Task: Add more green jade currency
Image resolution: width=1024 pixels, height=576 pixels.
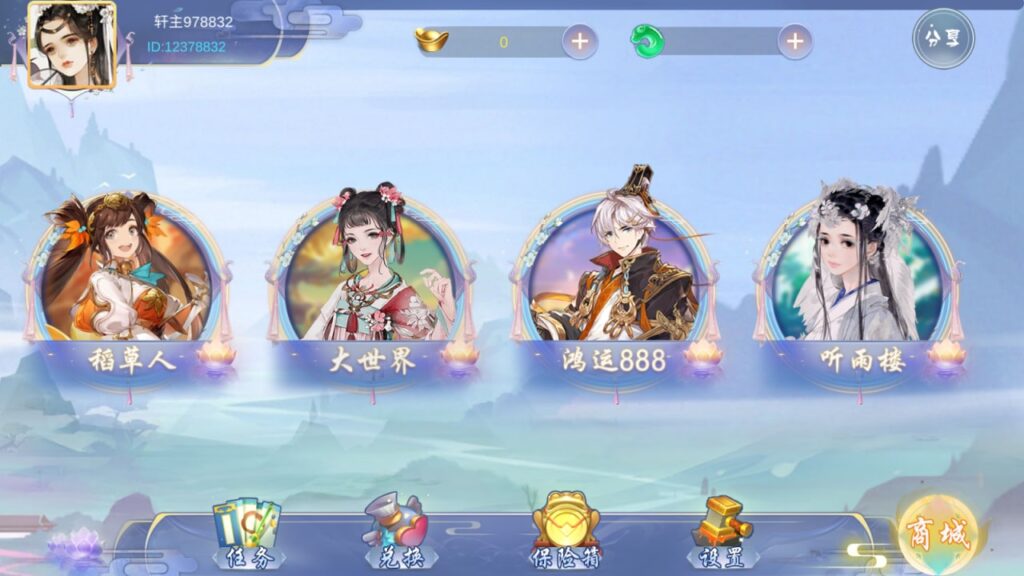Action: pos(794,41)
